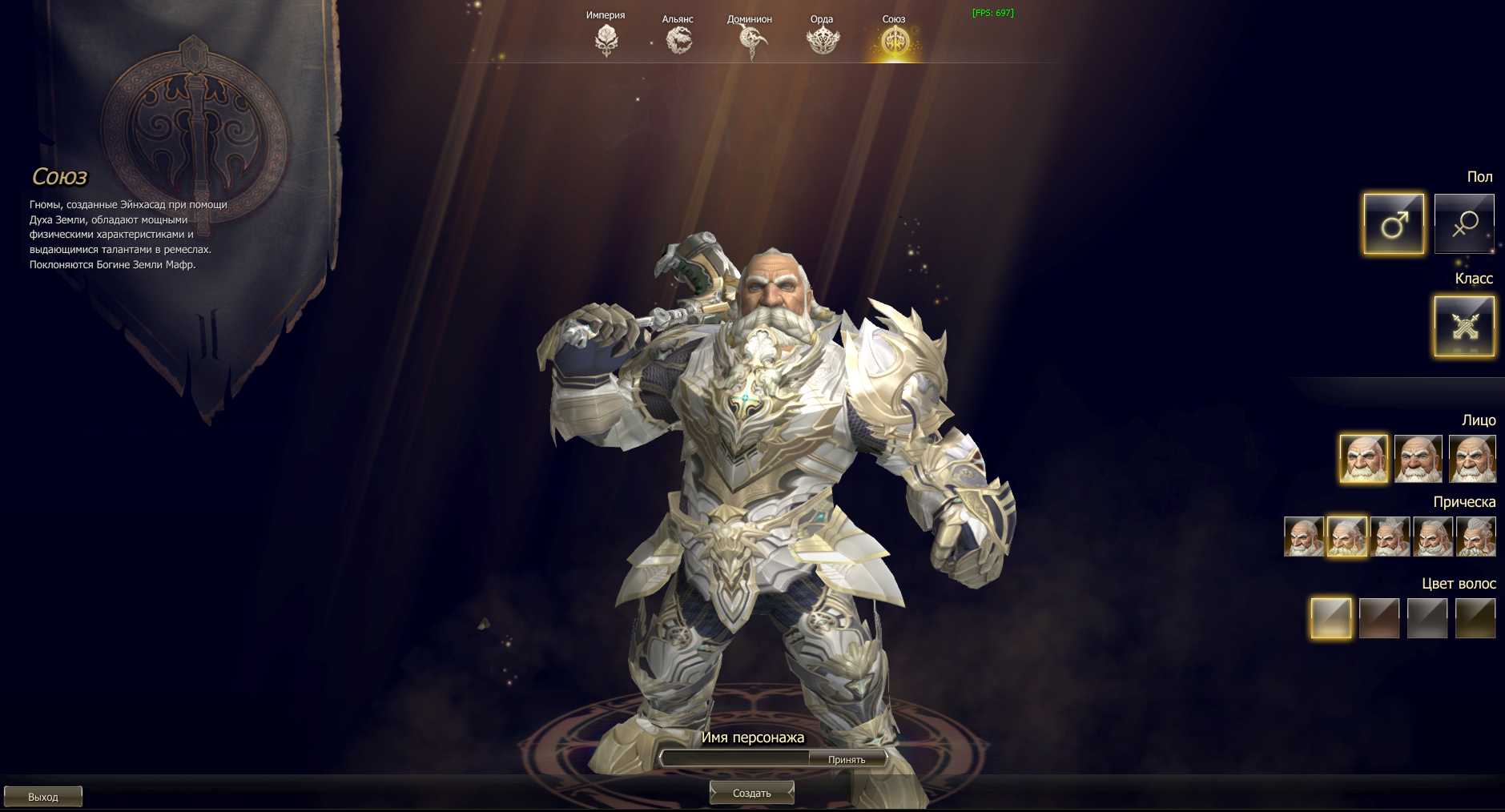Click the Создать create character button
1505x812 pixels.
click(751, 793)
